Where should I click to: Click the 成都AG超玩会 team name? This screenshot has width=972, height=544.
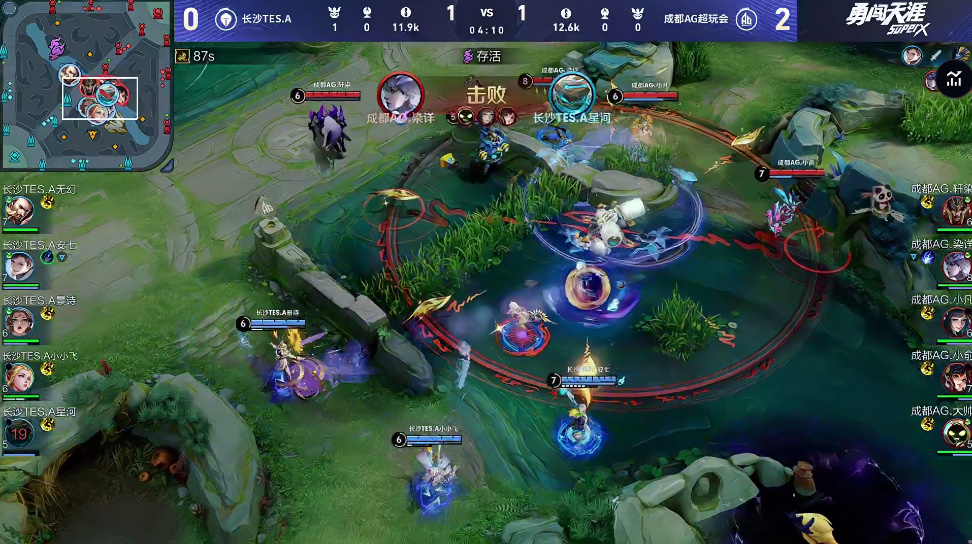tap(695, 19)
